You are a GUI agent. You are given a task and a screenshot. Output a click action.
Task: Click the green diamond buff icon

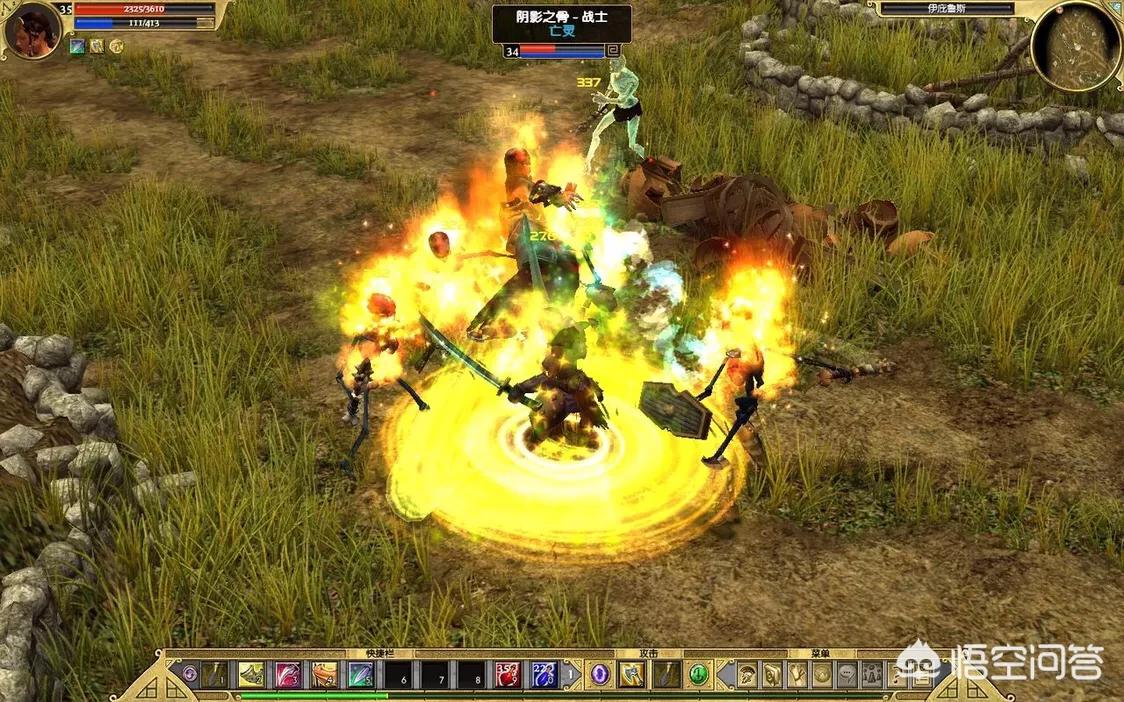tap(77, 45)
